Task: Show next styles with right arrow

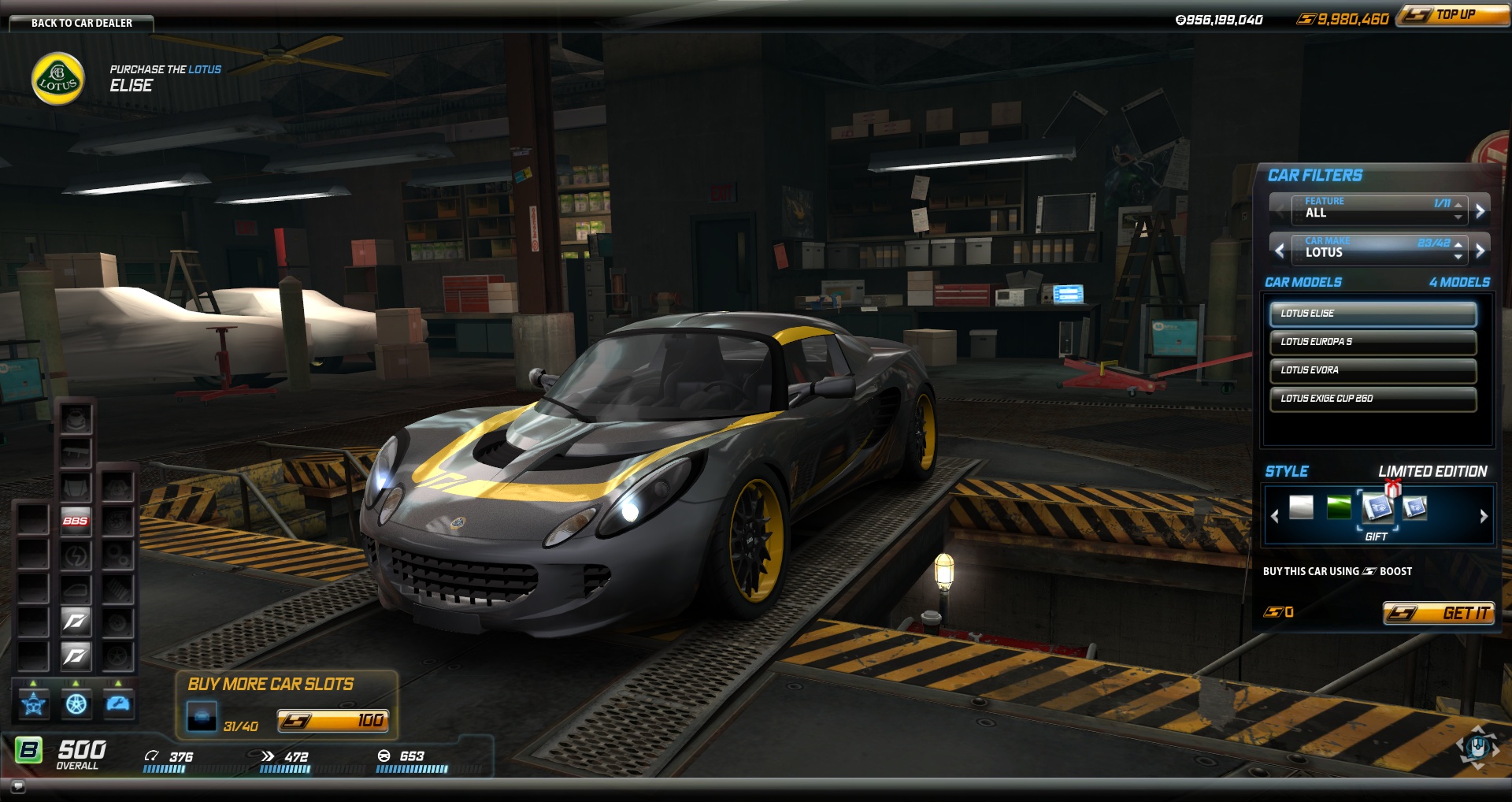Action: [1484, 516]
